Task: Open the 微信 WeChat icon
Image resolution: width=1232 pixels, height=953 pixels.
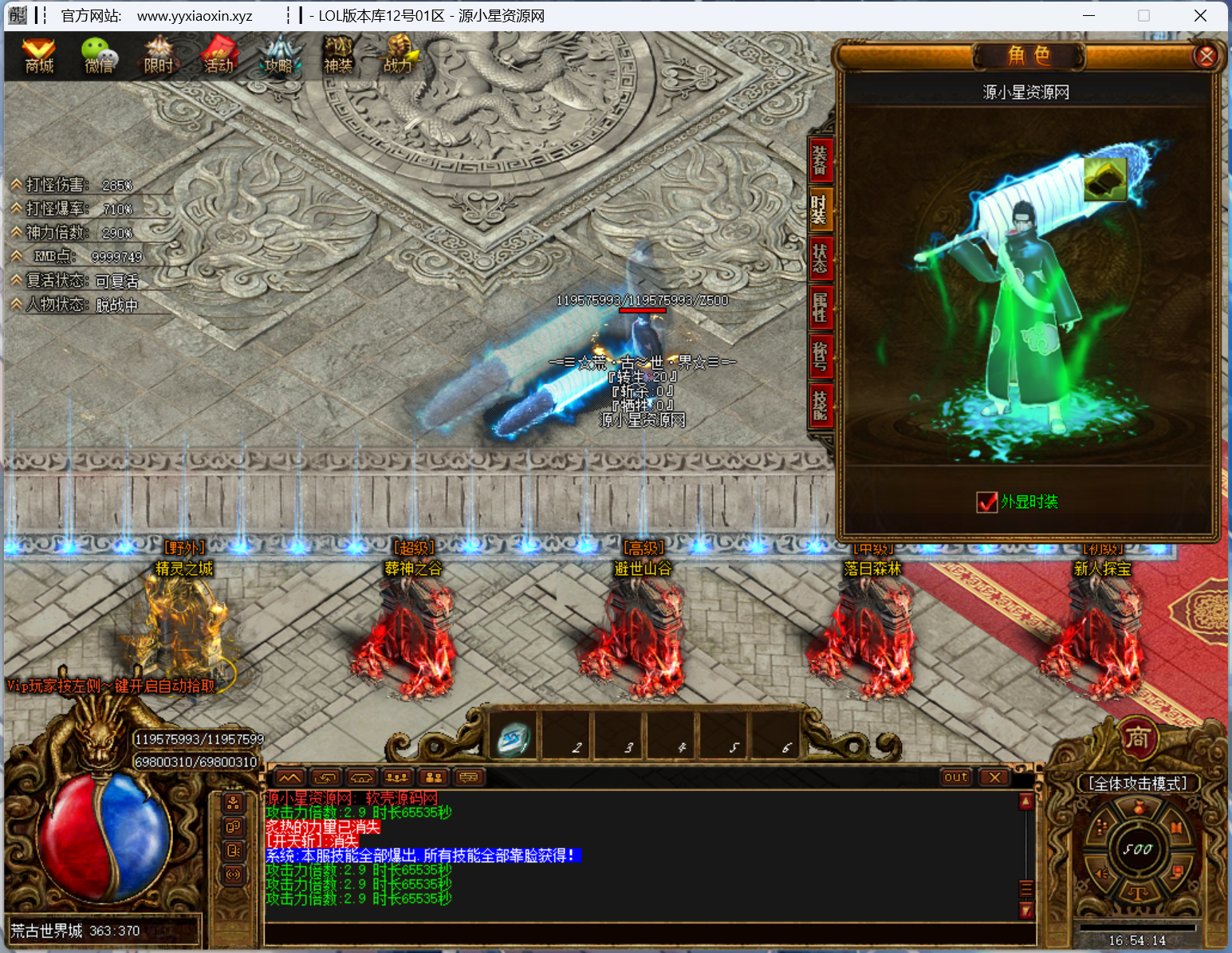Action: [x=99, y=56]
